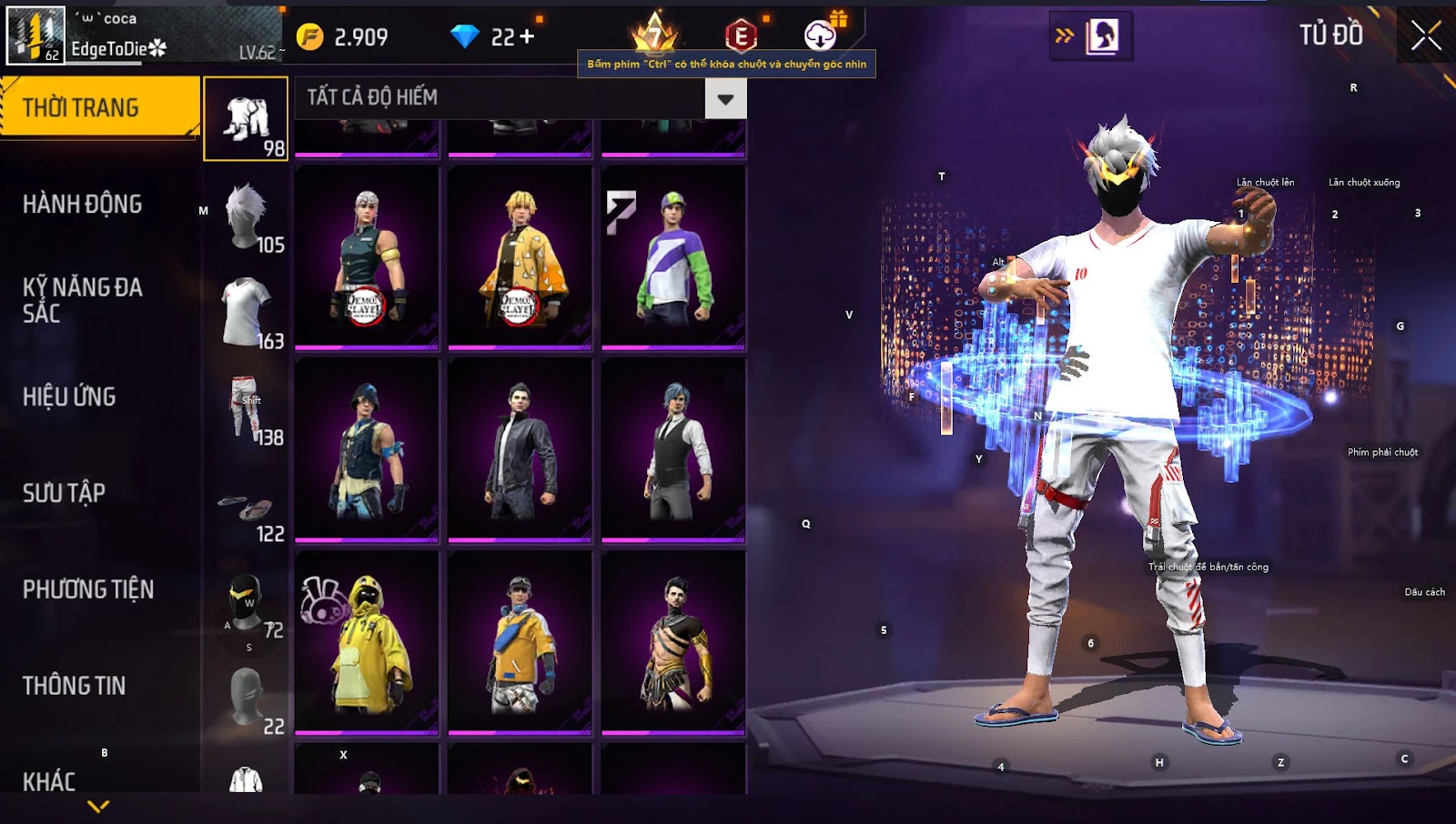1456x824 pixels.
Task: Open the HÀNH ĐỘNG category
Action: (x=82, y=204)
